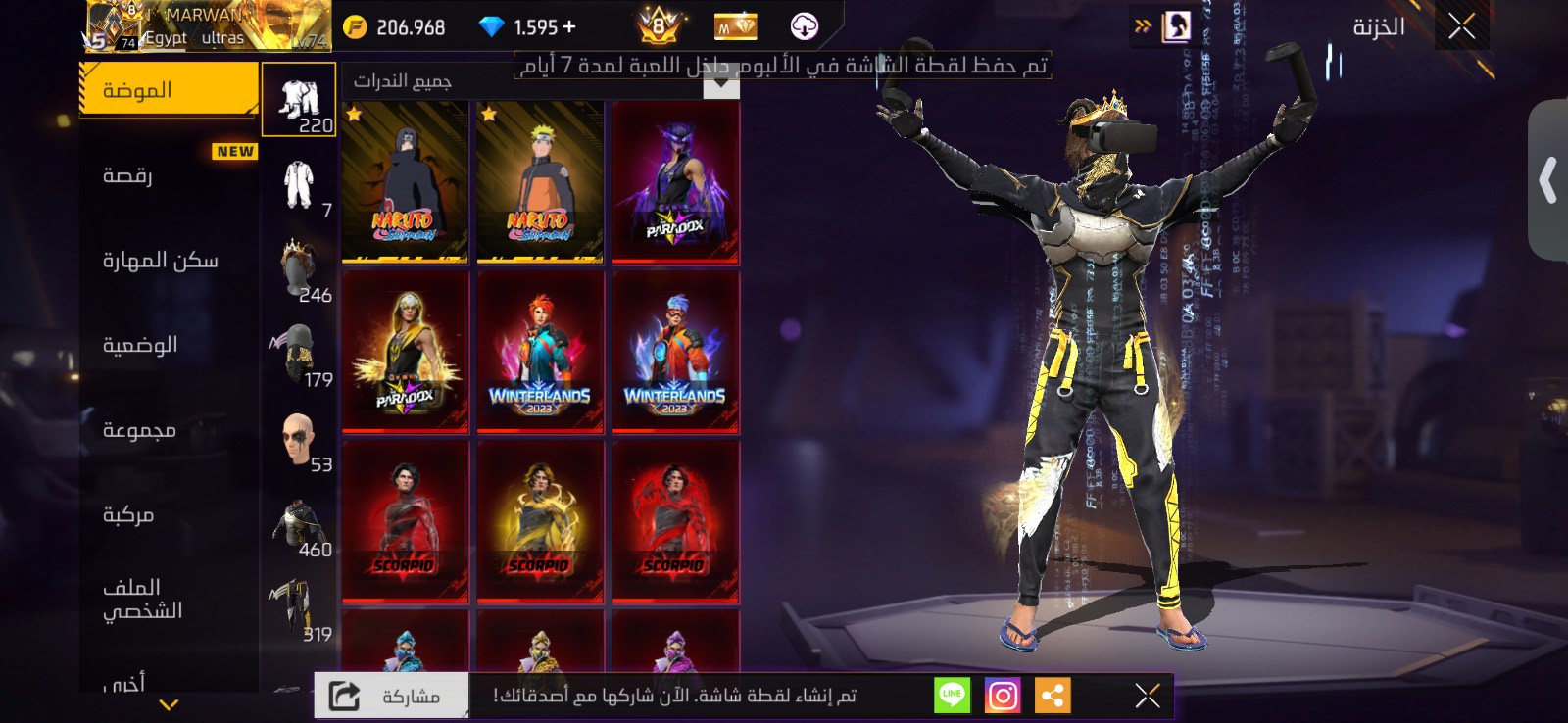Share the screenshot via Instagram icon
This screenshot has width=1568, height=723.
tap(1002, 696)
